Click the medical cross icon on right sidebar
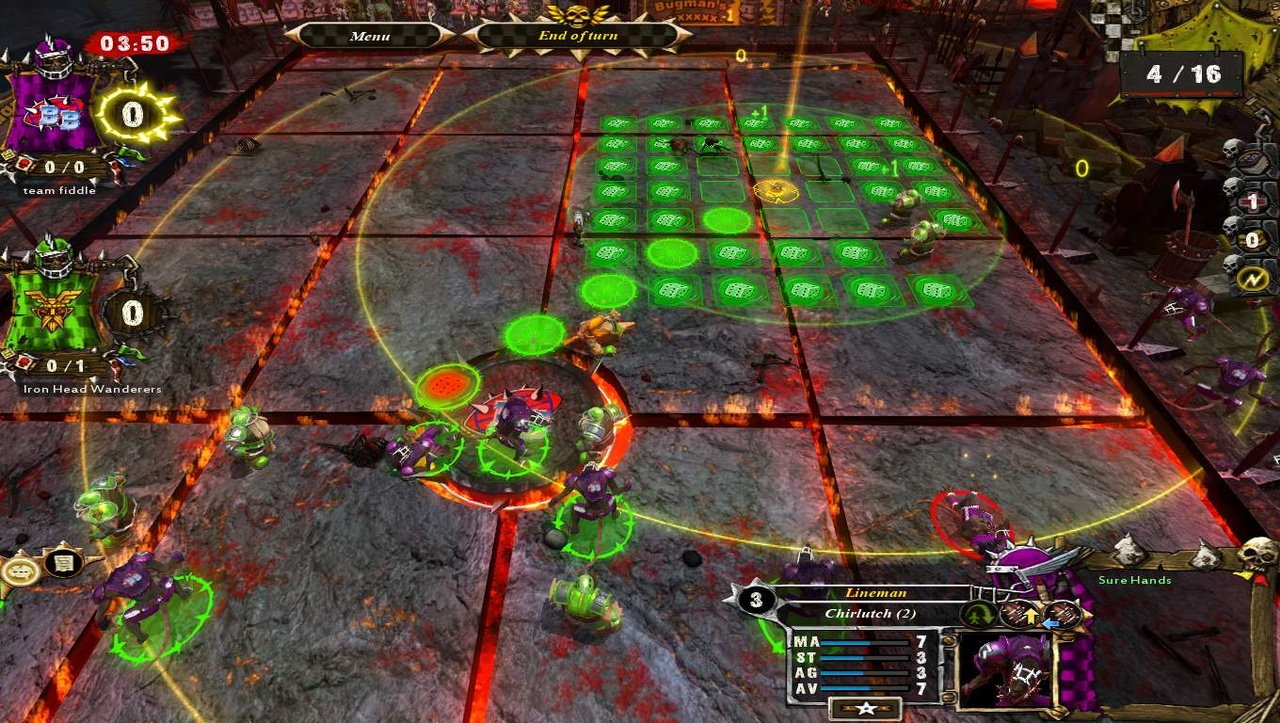1280x723 pixels. (x=1254, y=201)
